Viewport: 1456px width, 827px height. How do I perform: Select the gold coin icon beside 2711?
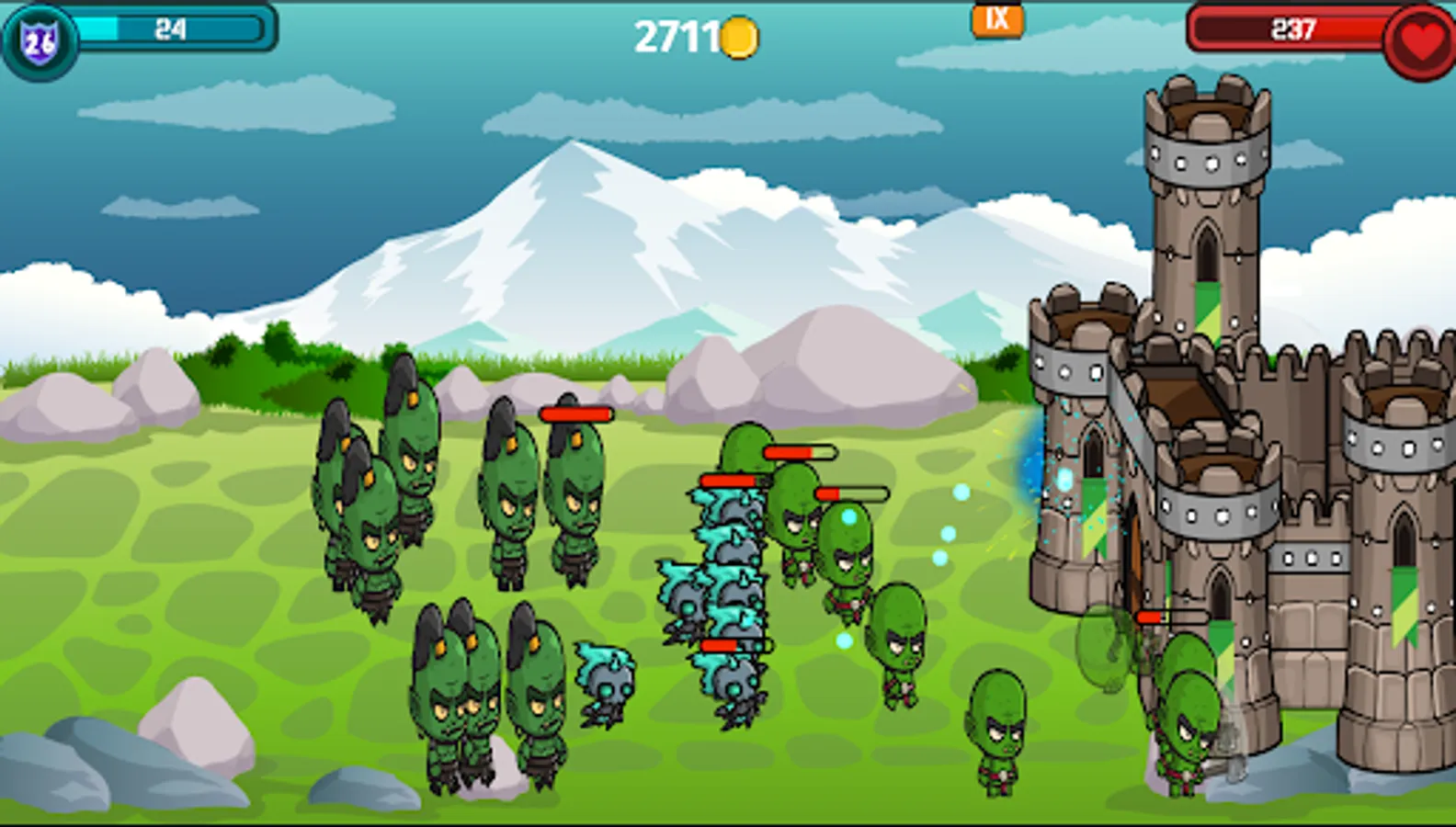tap(740, 37)
